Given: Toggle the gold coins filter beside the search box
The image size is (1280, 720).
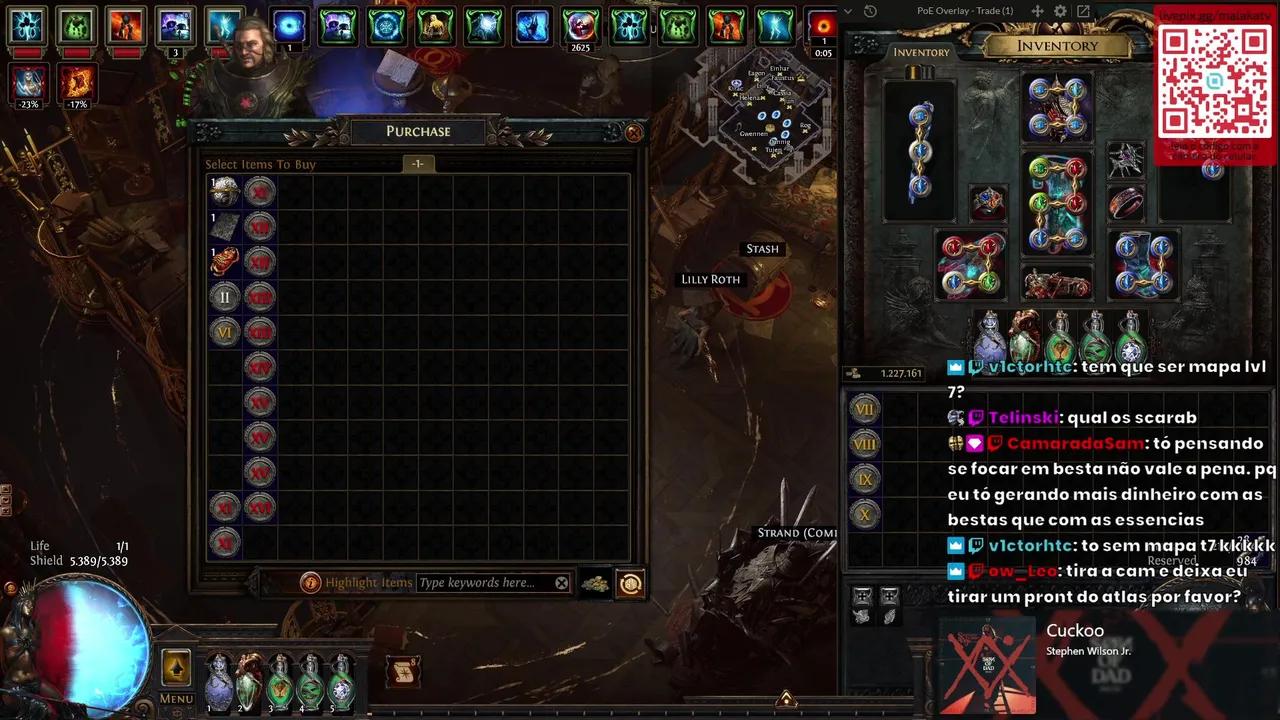Looking at the screenshot, I should pos(595,582).
